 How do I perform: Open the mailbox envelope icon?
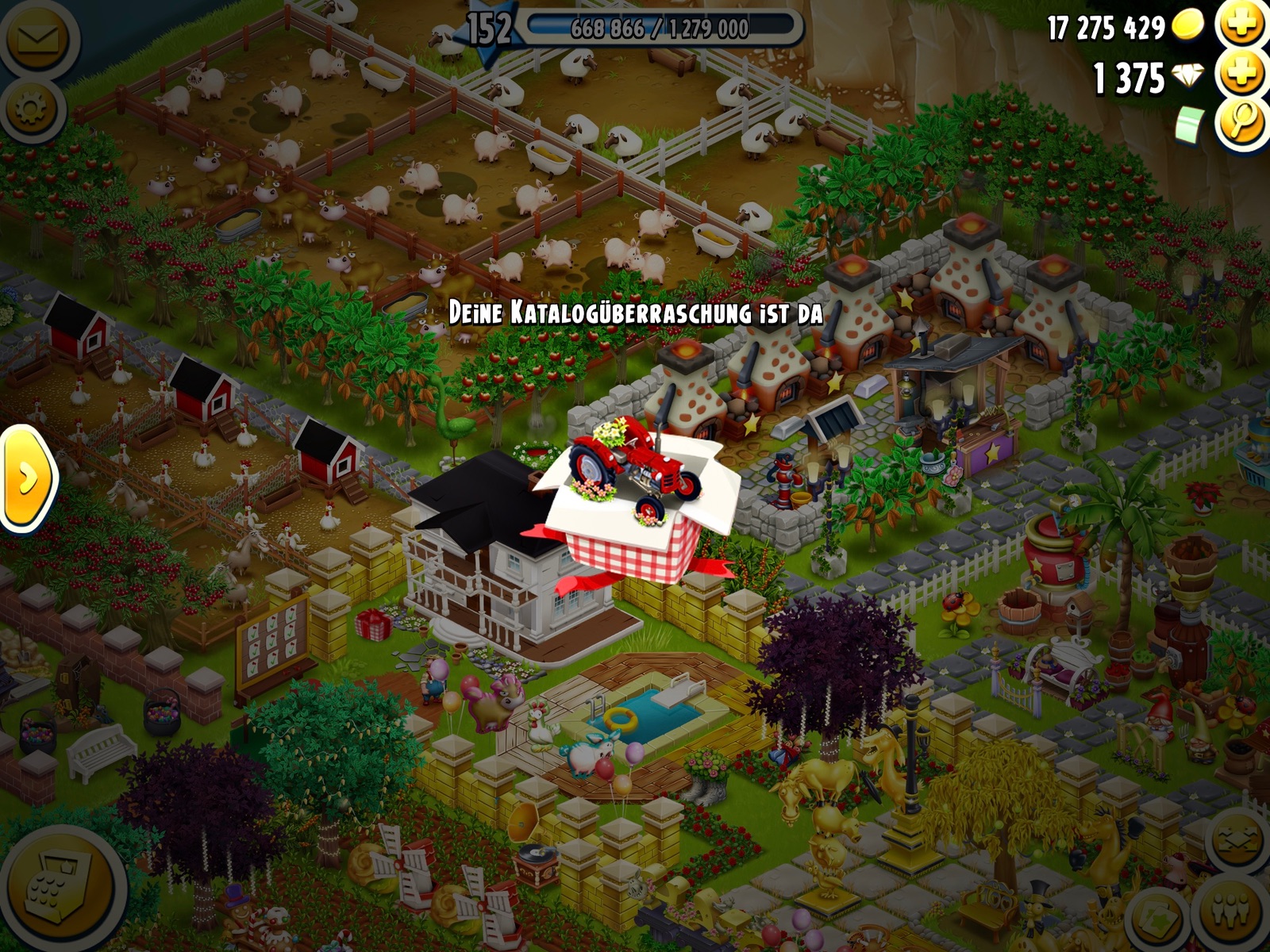pos(37,38)
